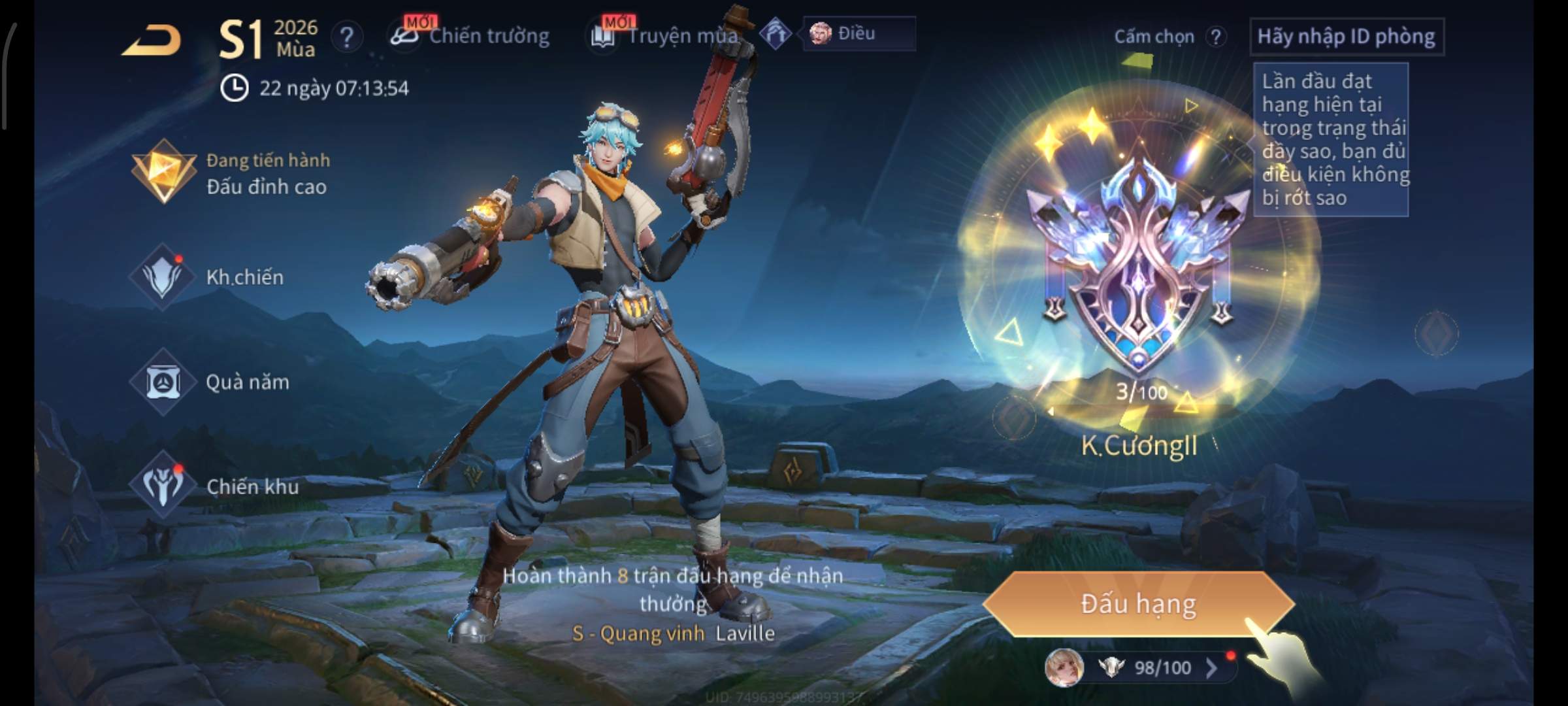This screenshot has height=706, width=1568.
Task: Open the 98/100 reputation score bar
Action: [x=1150, y=667]
